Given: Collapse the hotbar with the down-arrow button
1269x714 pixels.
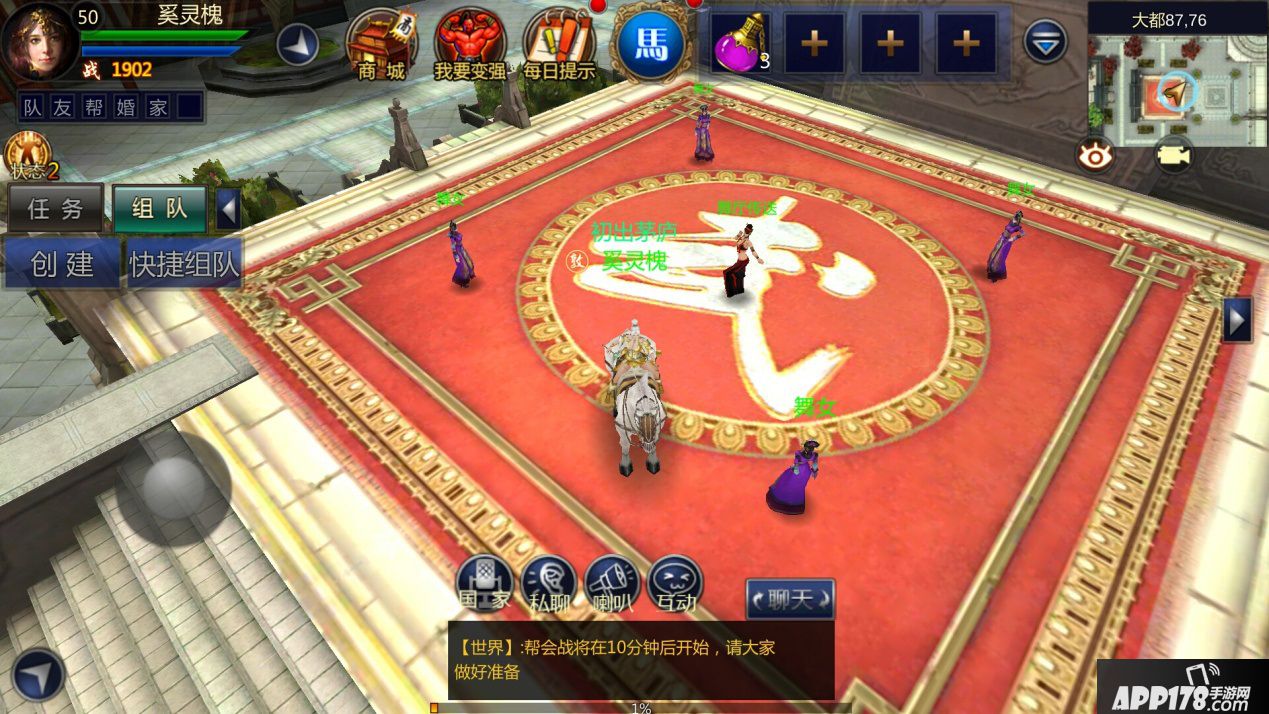Looking at the screenshot, I should point(1046,43).
